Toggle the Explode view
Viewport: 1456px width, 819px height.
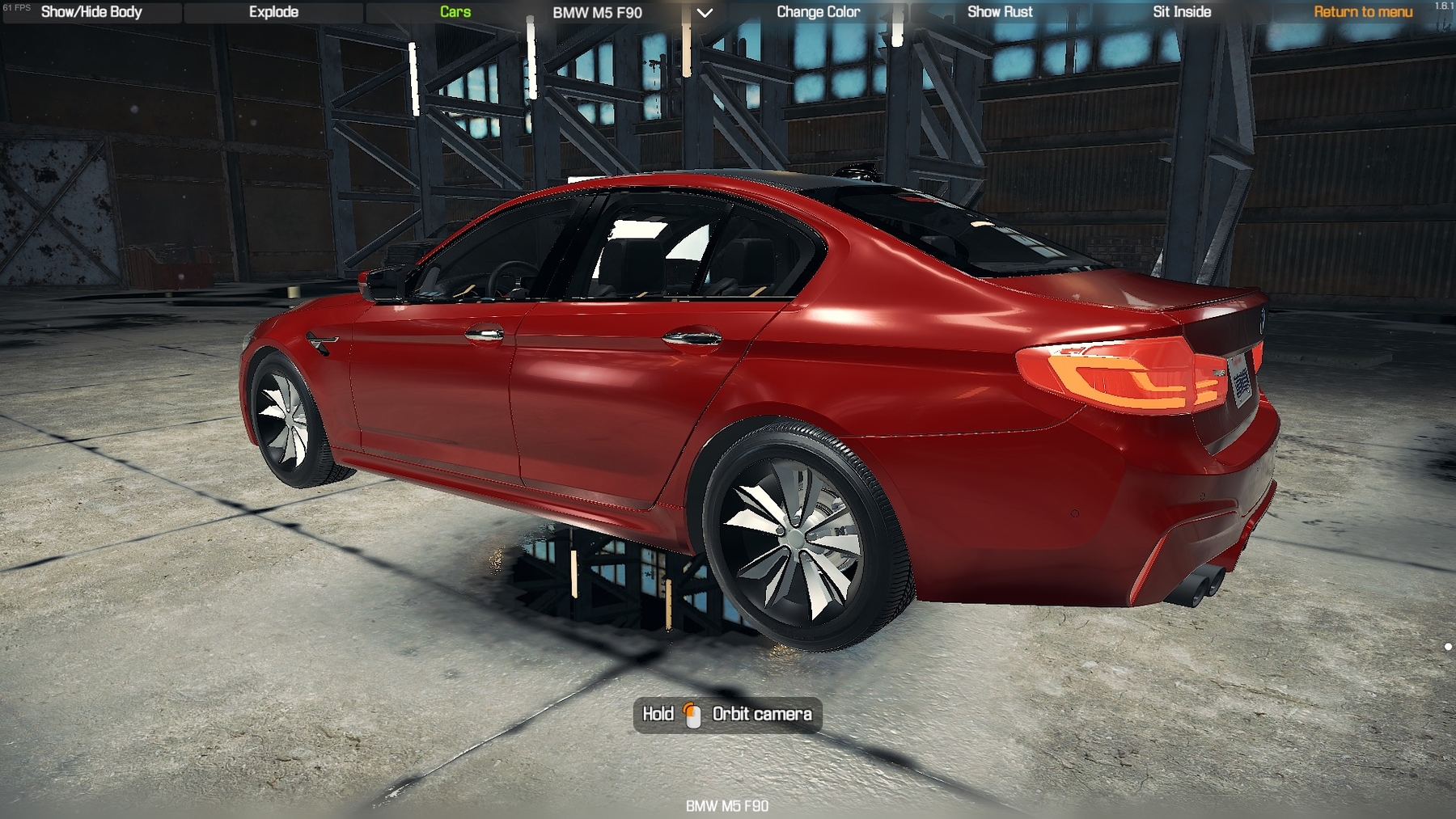(x=273, y=12)
